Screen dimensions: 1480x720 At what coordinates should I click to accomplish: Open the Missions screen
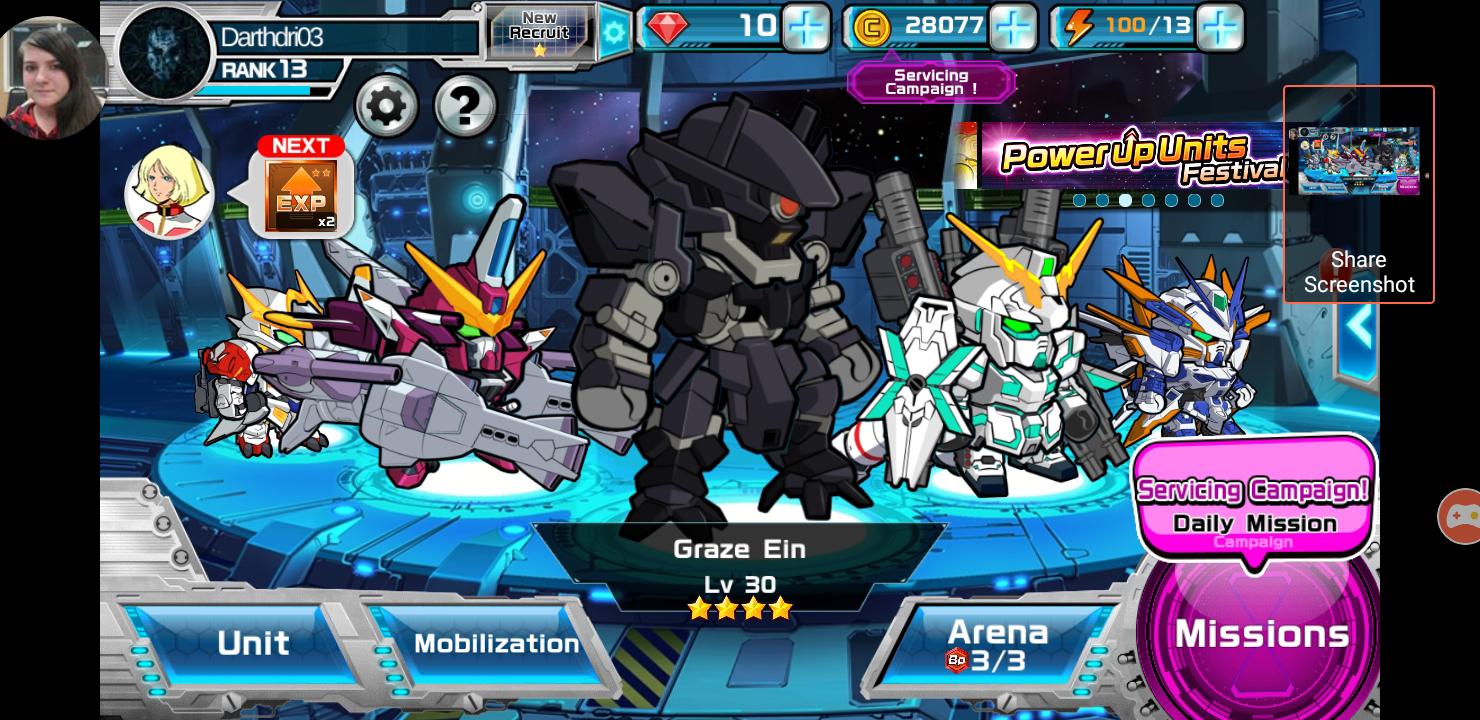tap(1261, 634)
